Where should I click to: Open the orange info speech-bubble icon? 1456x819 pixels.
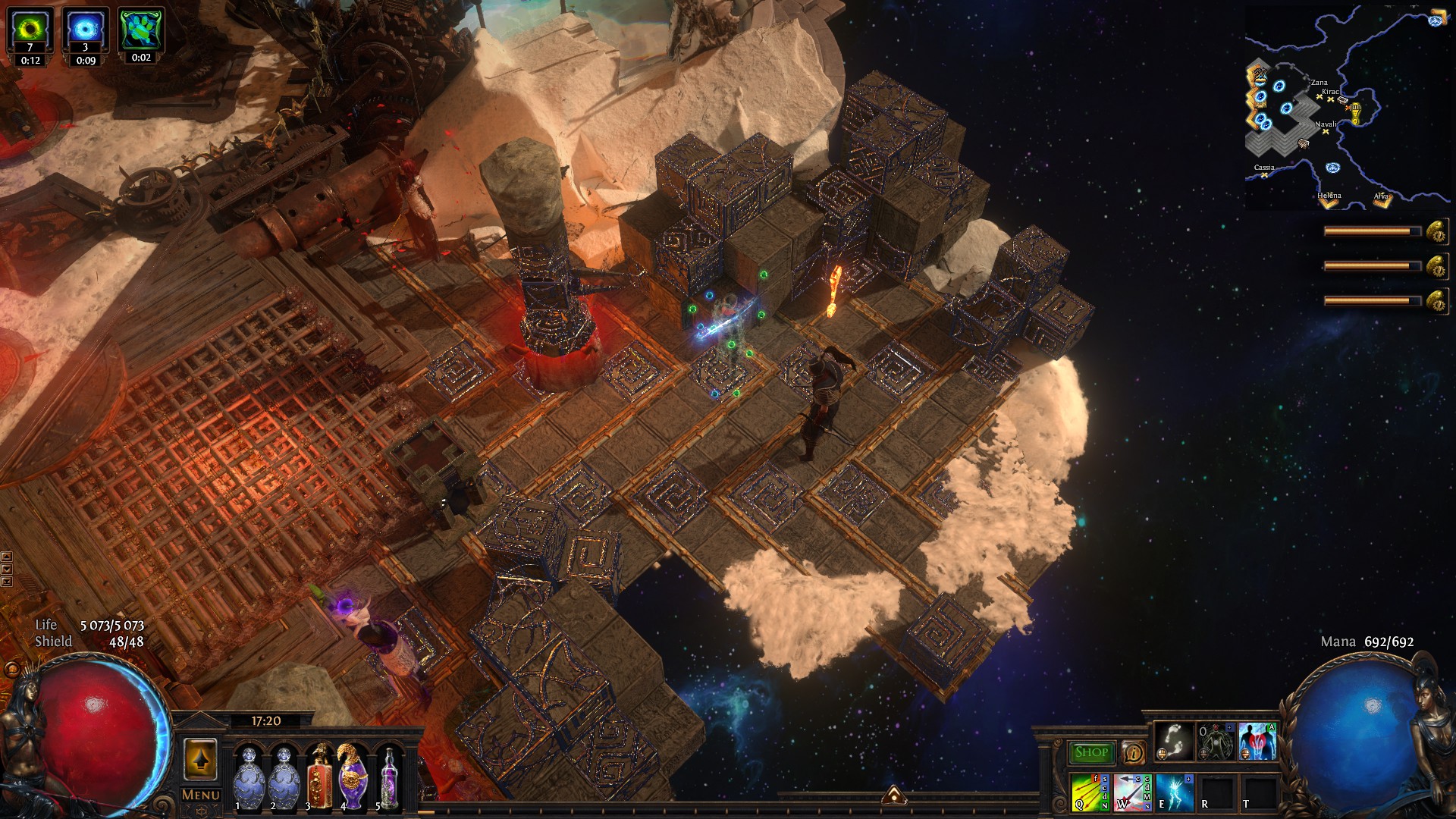point(1134,752)
